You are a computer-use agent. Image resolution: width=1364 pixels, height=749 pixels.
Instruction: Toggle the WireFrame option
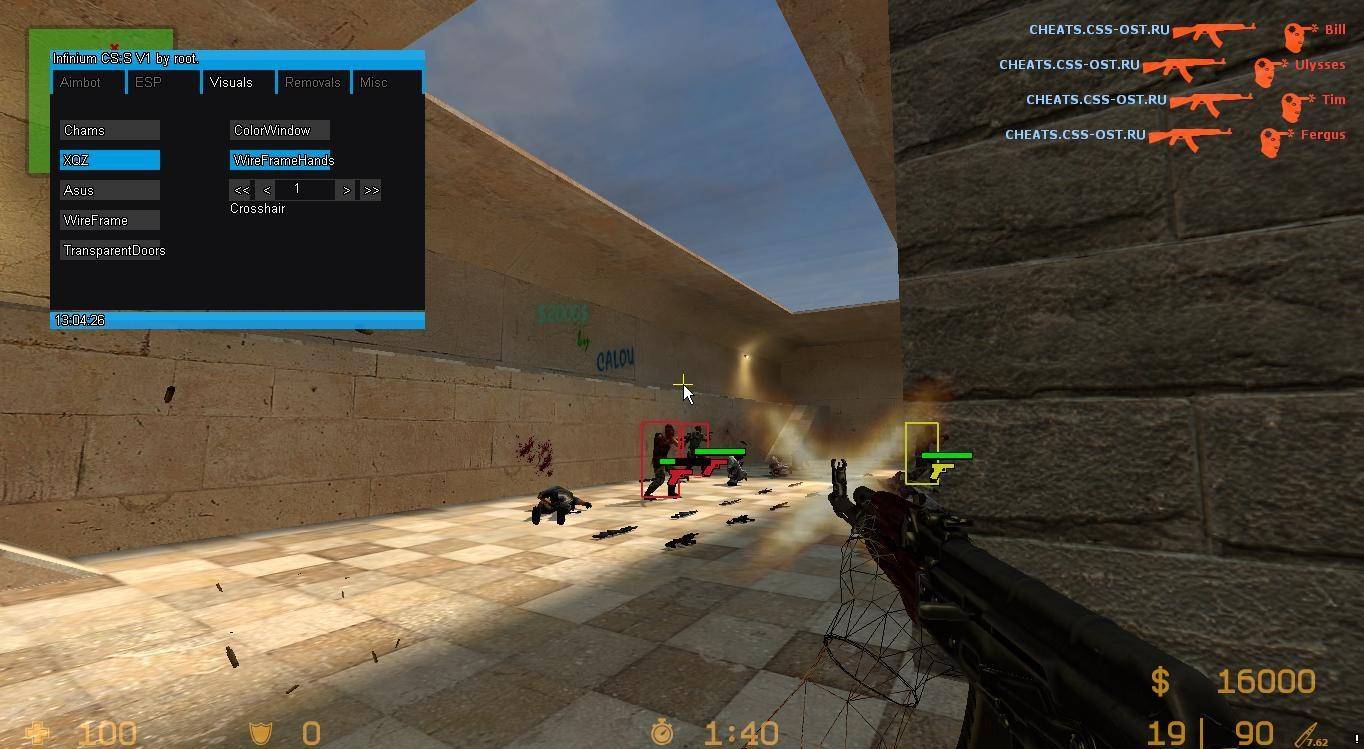(109, 219)
